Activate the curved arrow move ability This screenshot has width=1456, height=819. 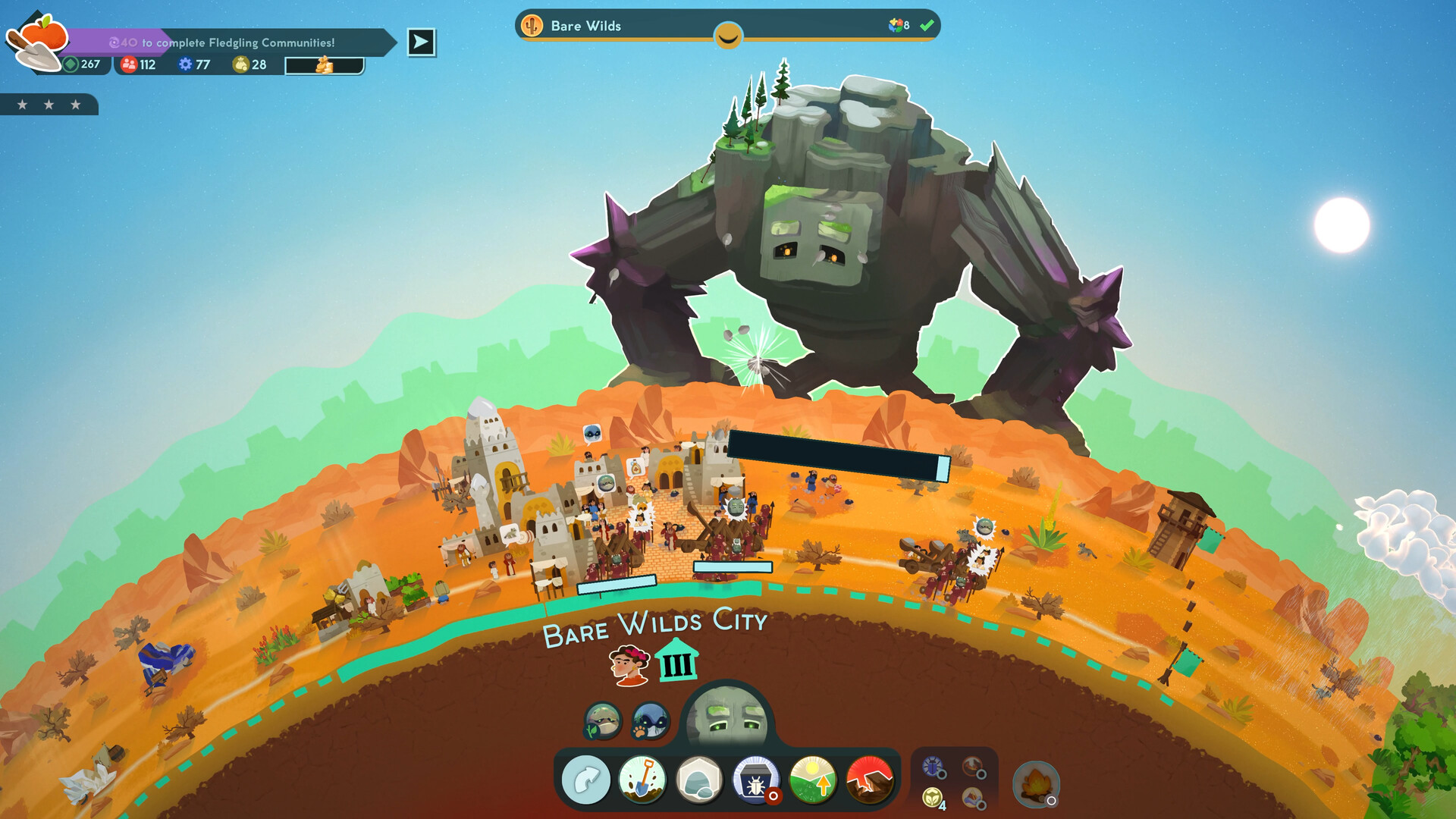[x=586, y=780]
